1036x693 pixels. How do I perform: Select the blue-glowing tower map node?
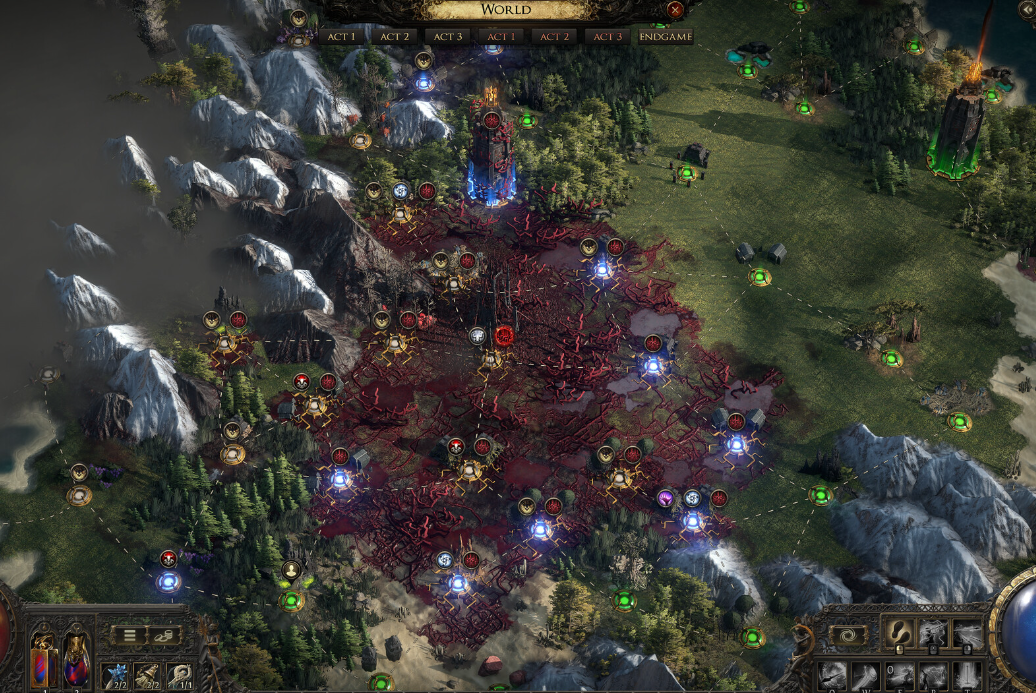click(491, 160)
